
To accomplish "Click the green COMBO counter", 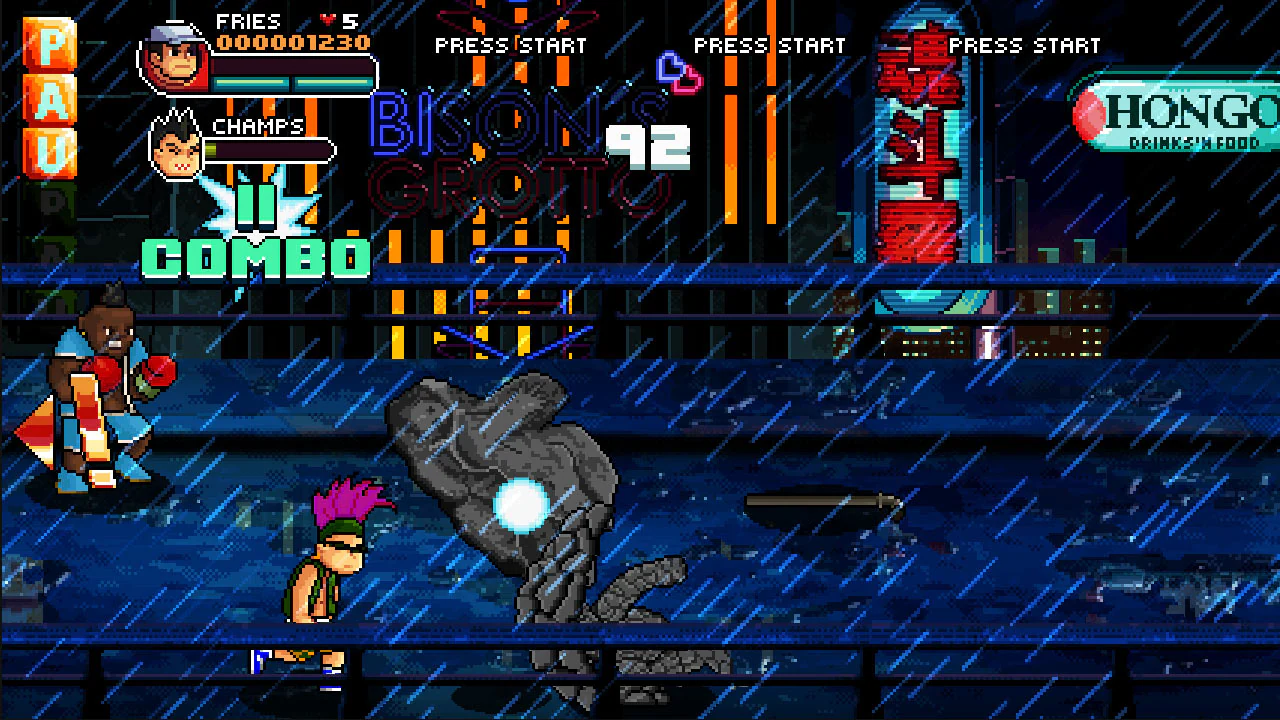I will 255,258.
